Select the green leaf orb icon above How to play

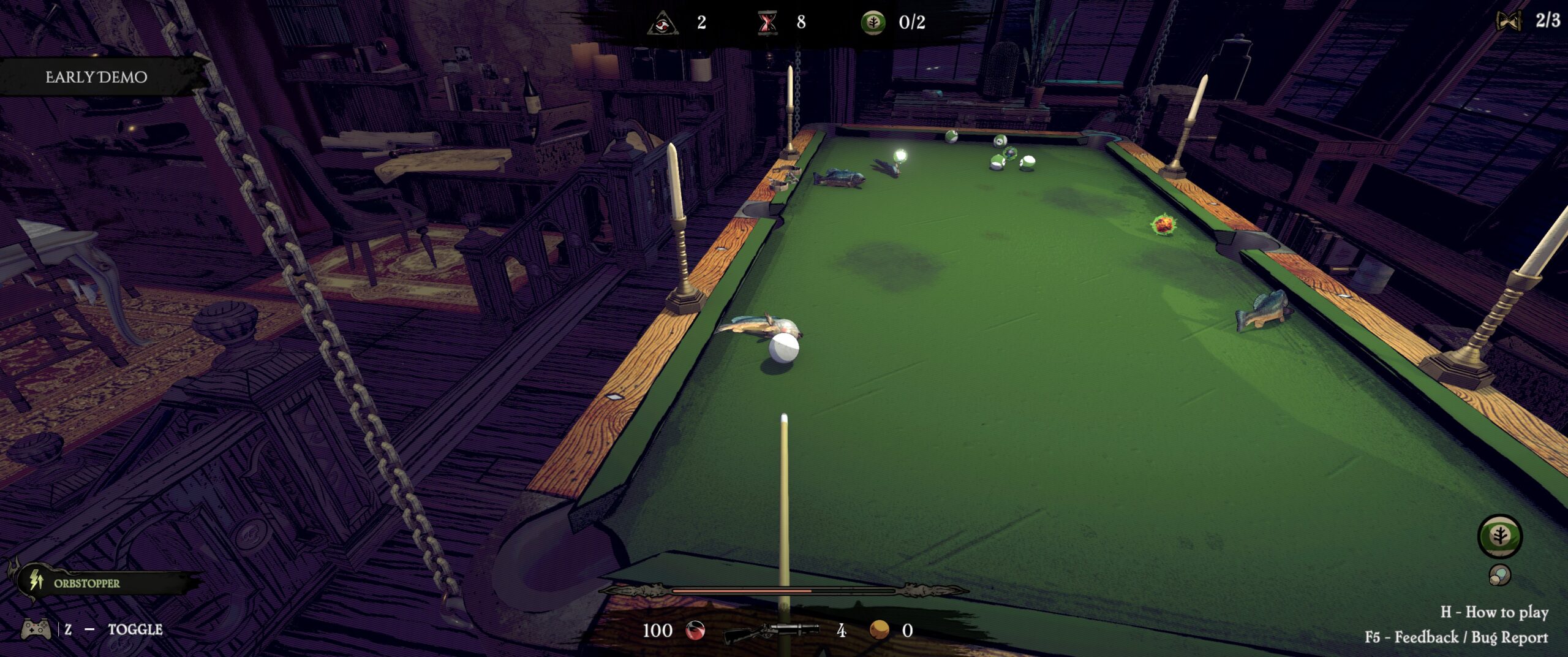1499,536
